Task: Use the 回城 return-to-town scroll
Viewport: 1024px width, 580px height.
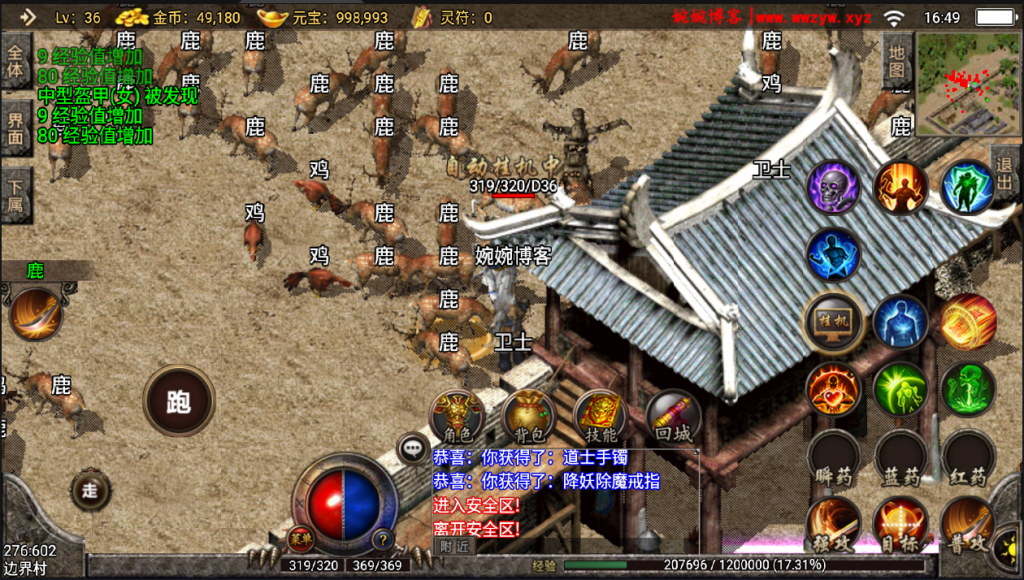Action: point(673,414)
